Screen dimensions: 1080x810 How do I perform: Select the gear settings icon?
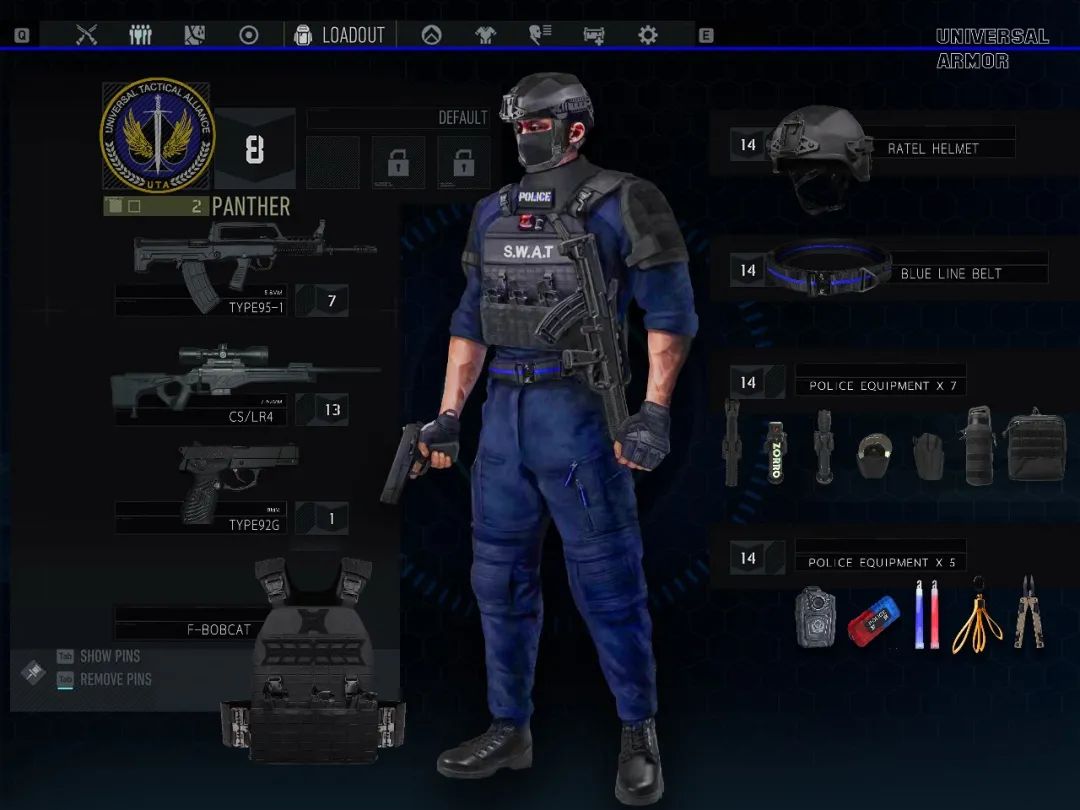[648, 35]
